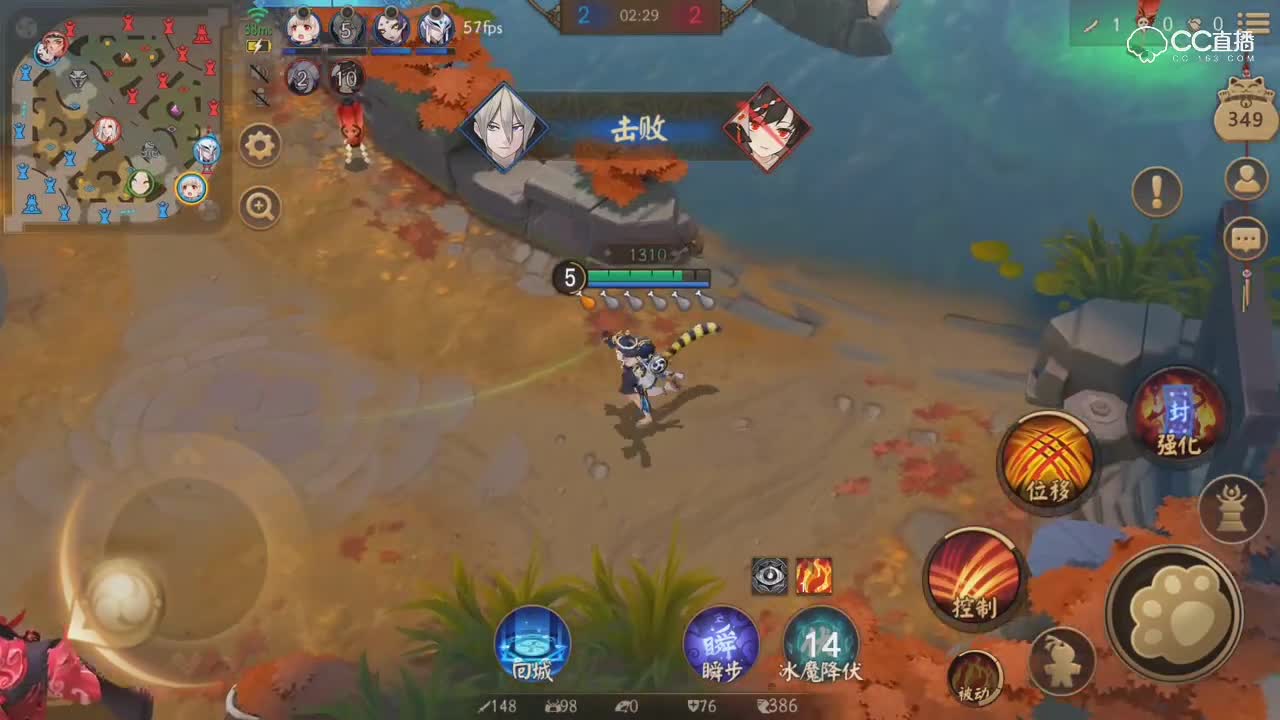Open the in-game settings gear

[260, 145]
